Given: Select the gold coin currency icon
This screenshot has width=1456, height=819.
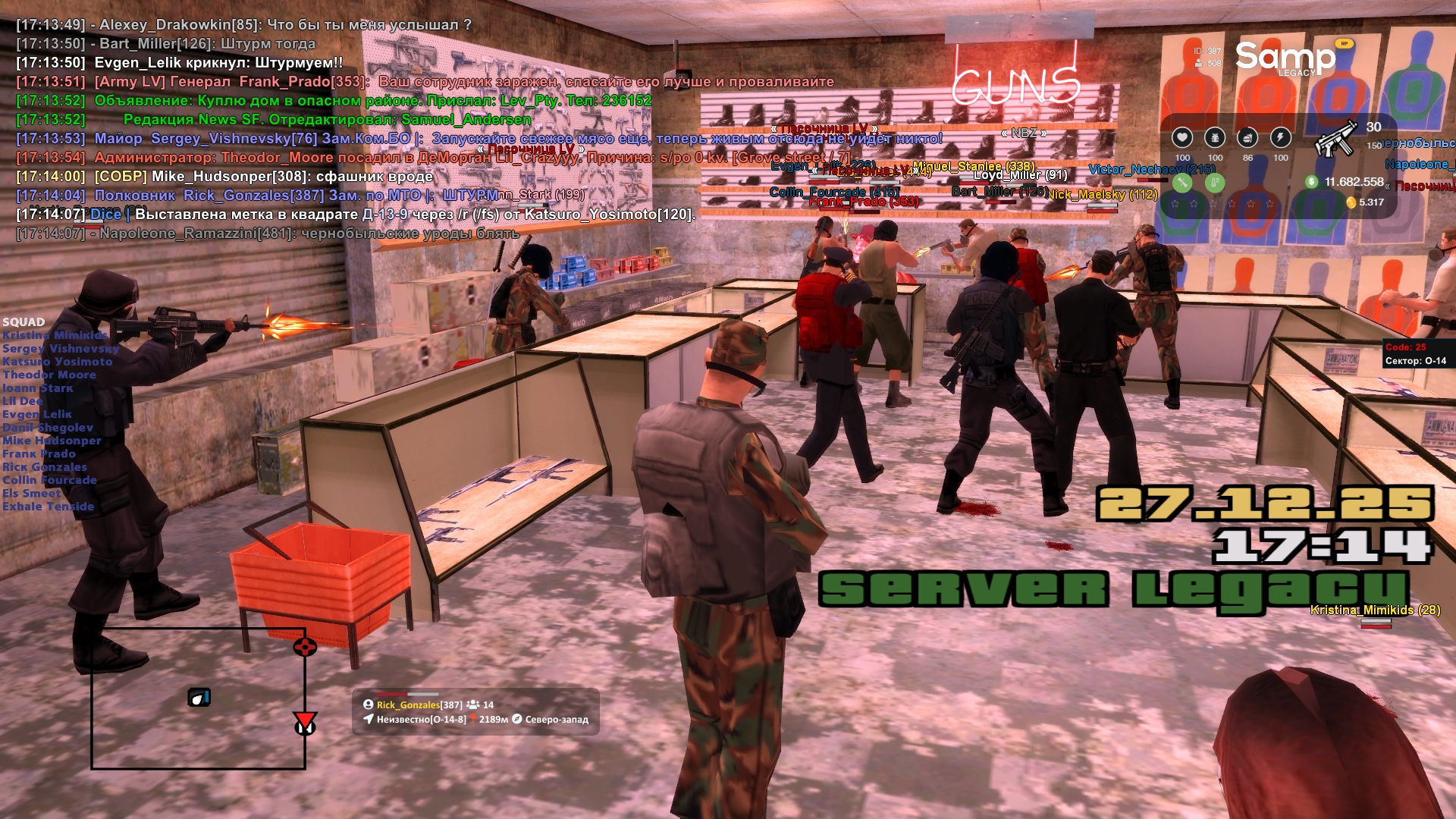Looking at the screenshot, I should coord(1351,202).
